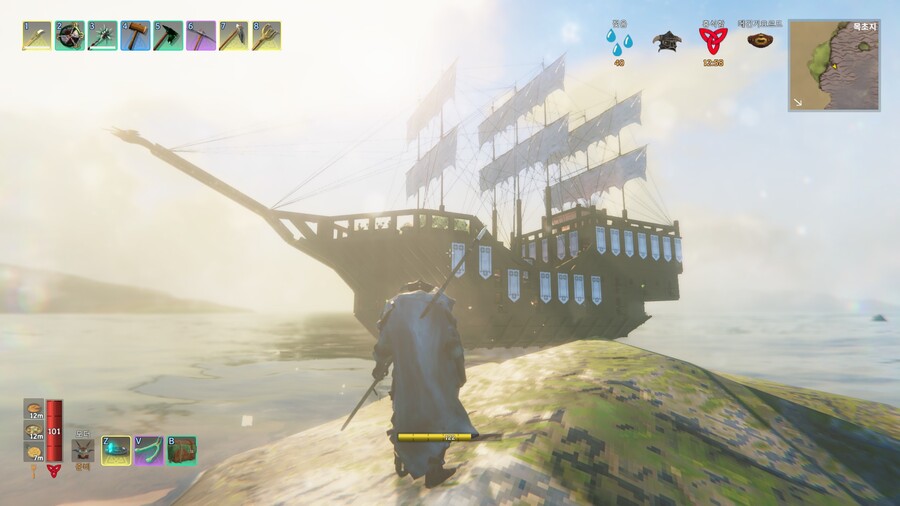Select the curved blade in hotbar slot 1
900x506 pixels.
click(37, 36)
